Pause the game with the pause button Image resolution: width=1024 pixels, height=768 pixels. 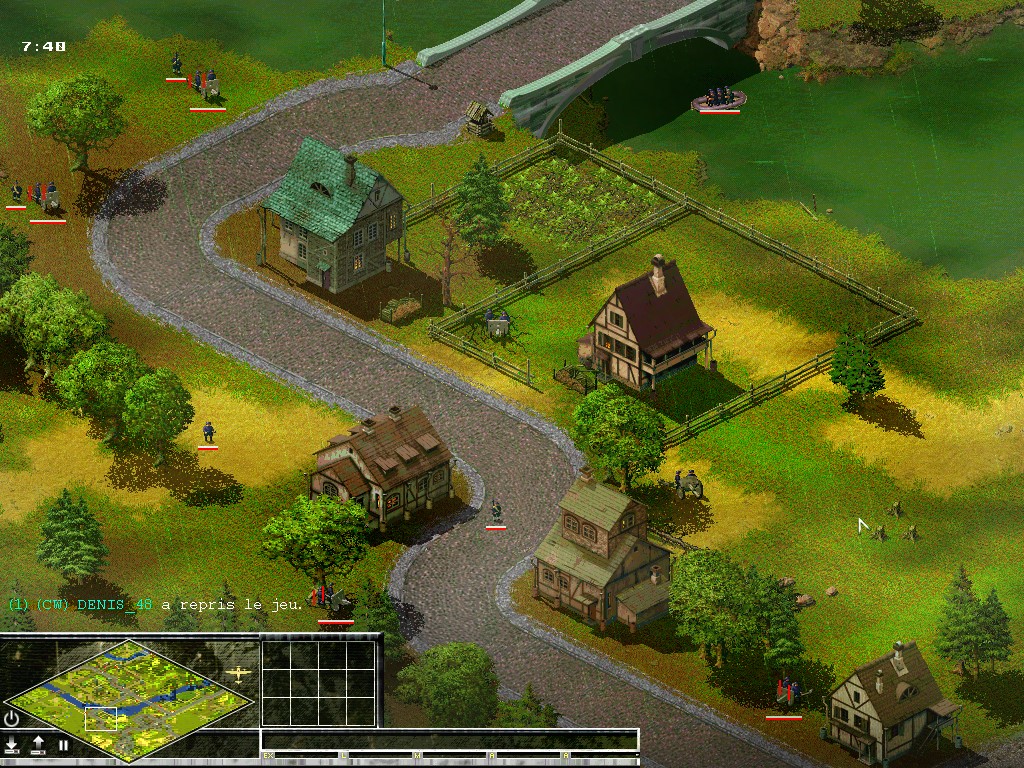pyautogui.click(x=63, y=745)
